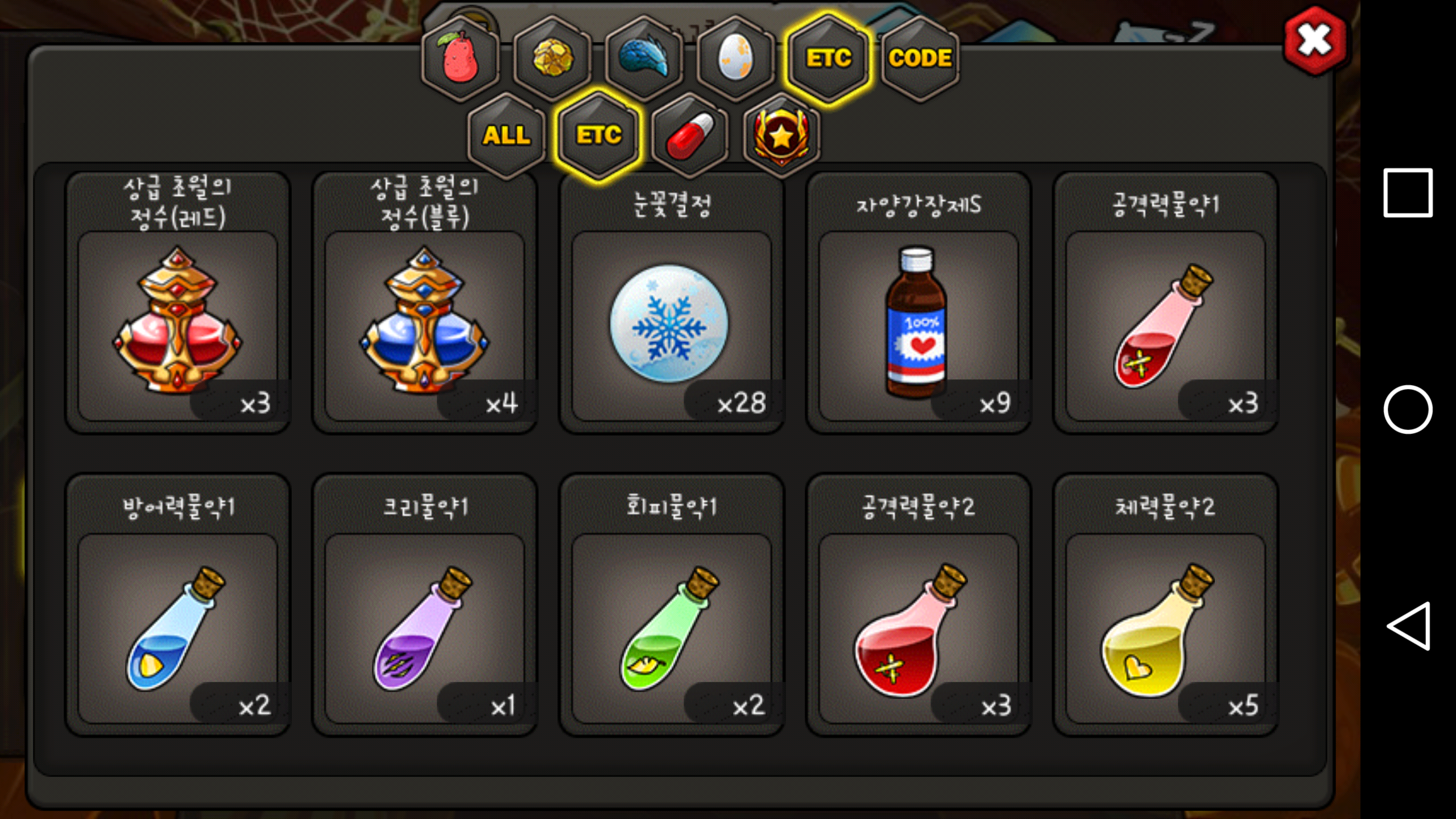1456x819 pixels.
Task: Tap the Android recent apps square
Action: click(1408, 192)
